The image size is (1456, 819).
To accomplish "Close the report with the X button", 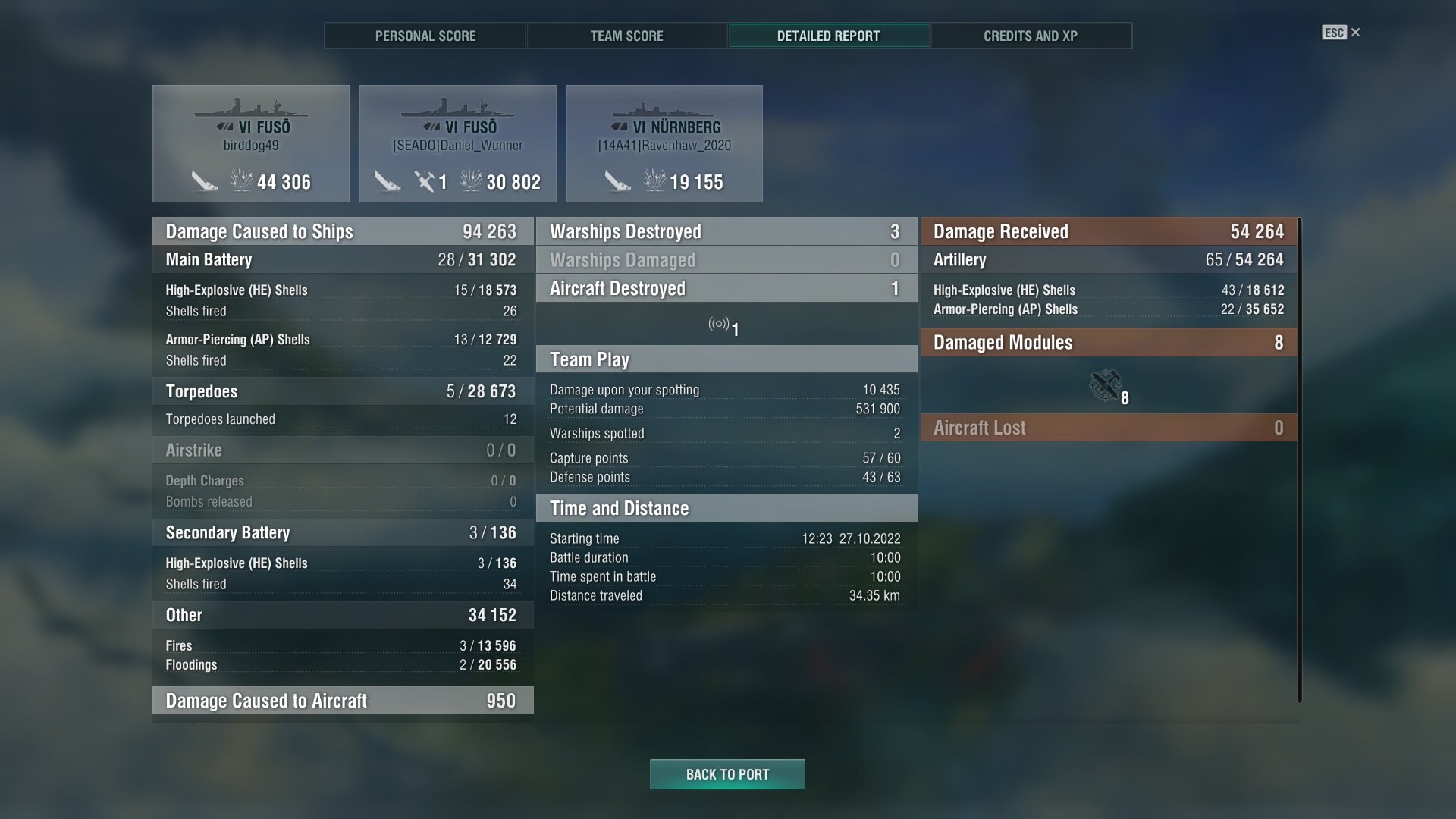I will tap(1355, 33).
